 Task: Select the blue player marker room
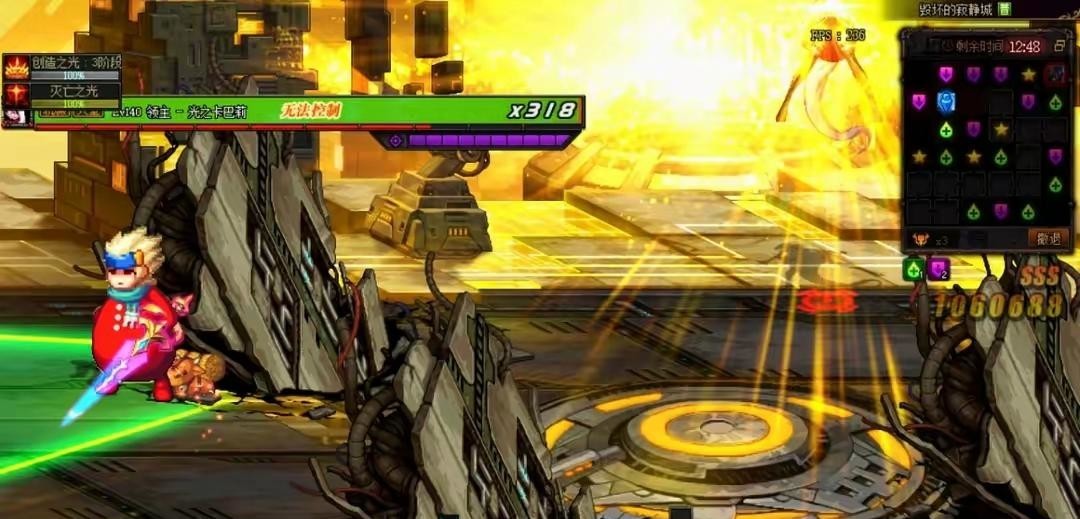pyautogui.click(x=946, y=102)
